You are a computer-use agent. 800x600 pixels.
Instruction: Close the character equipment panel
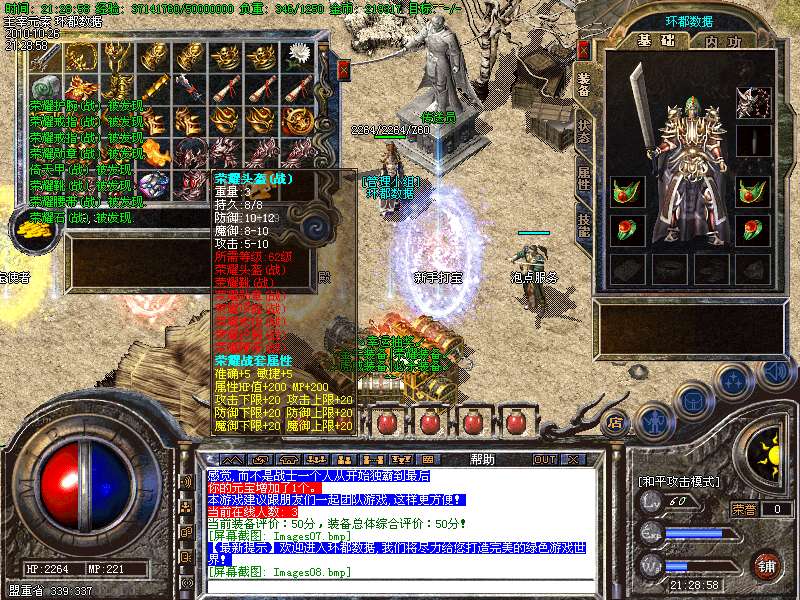[583, 48]
